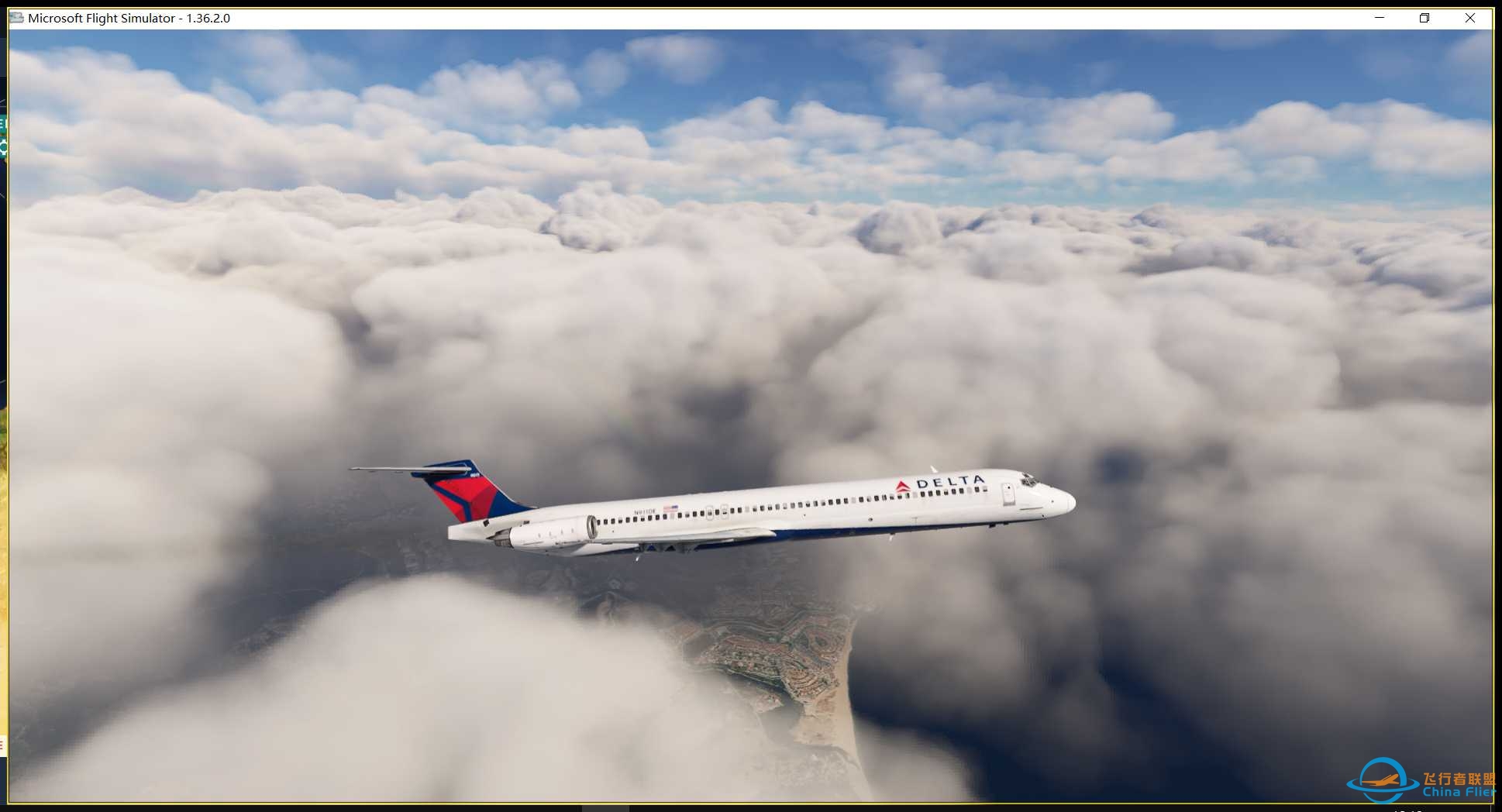Click the gear-shaped icon peeking at the left edge
Screen dimensions: 1502x812
point(3,146)
